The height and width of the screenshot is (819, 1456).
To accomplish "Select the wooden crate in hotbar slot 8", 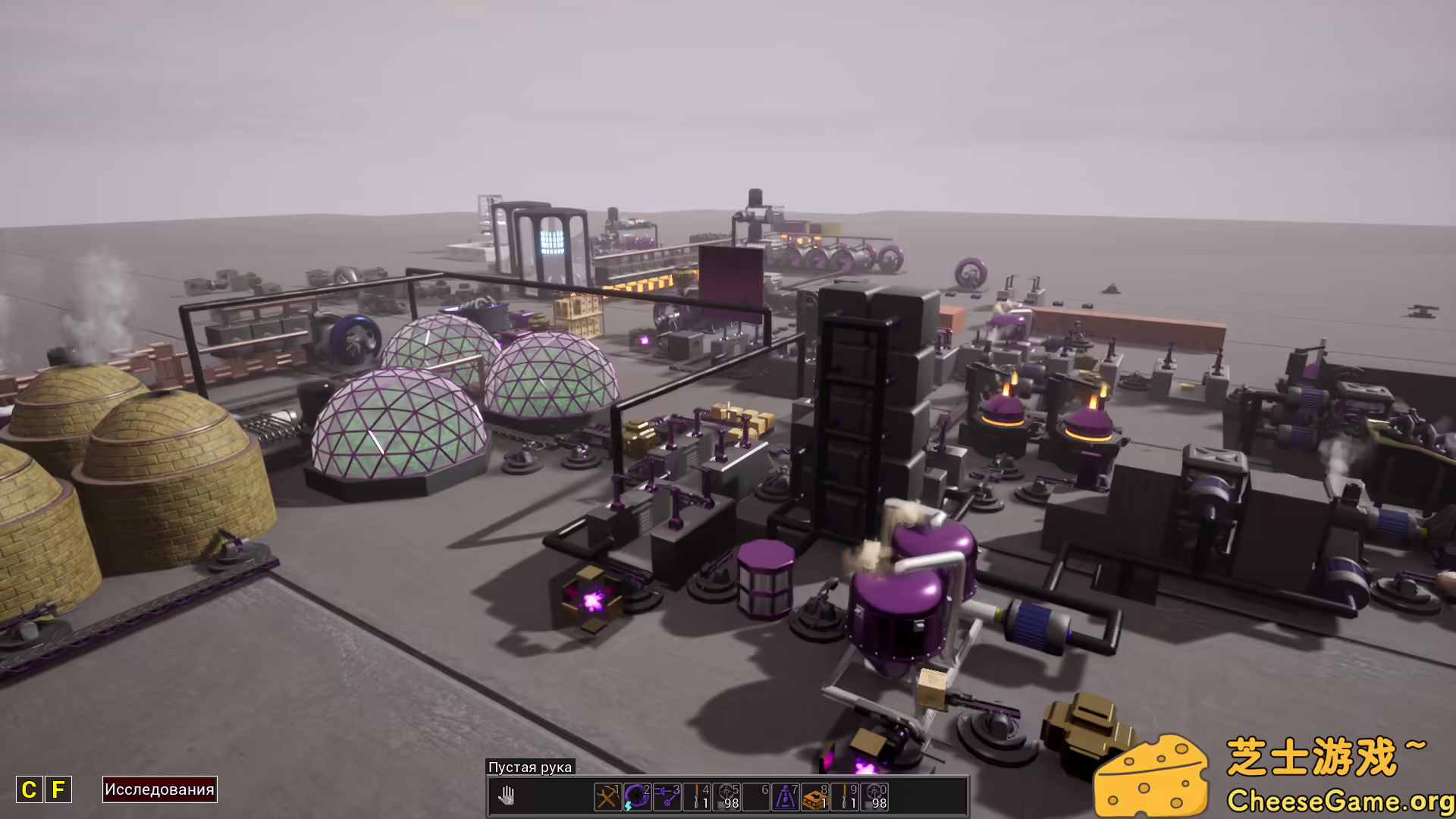I will pyautogui.click(x=814, y=798).
